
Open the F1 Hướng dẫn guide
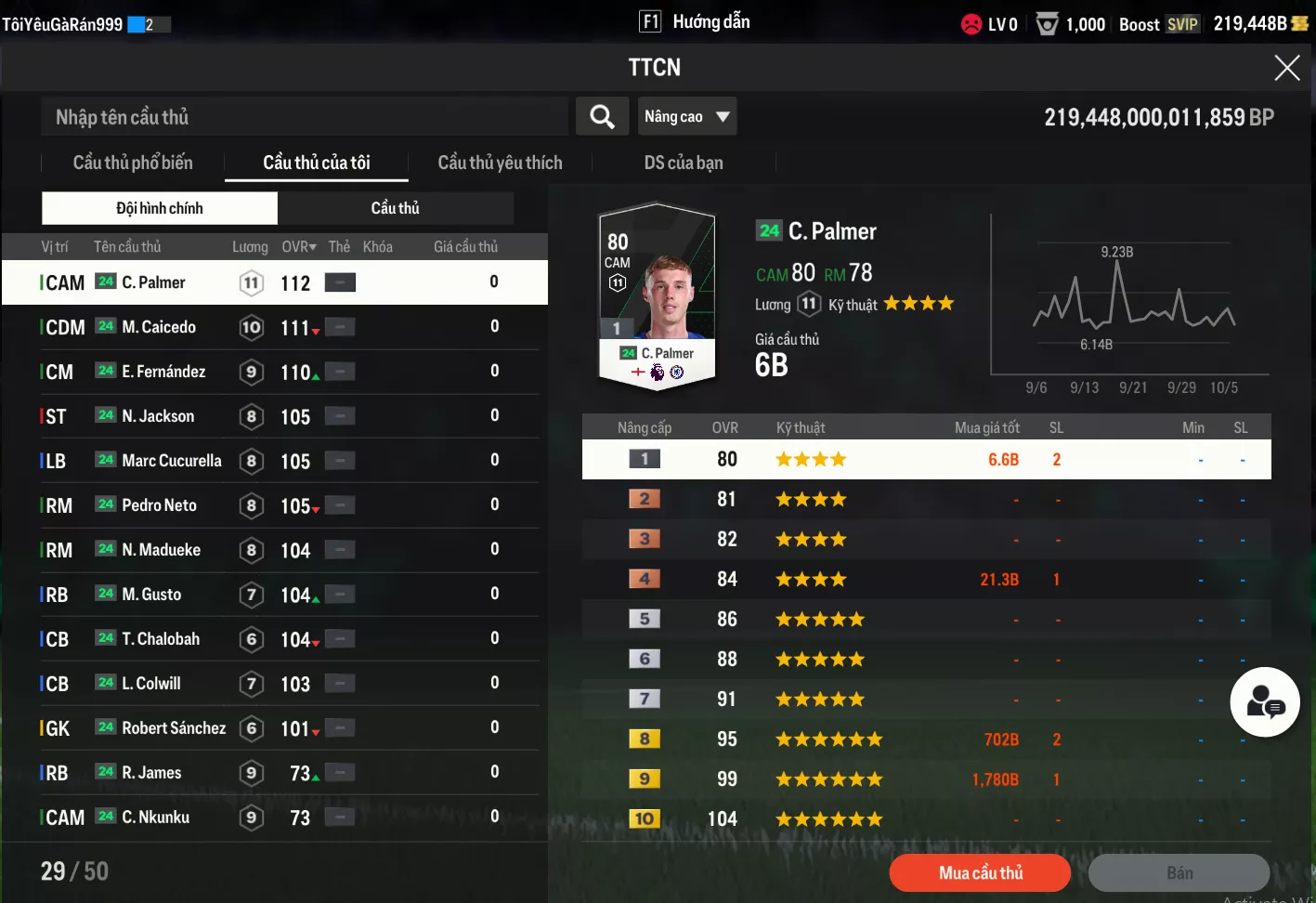point(695,22)
